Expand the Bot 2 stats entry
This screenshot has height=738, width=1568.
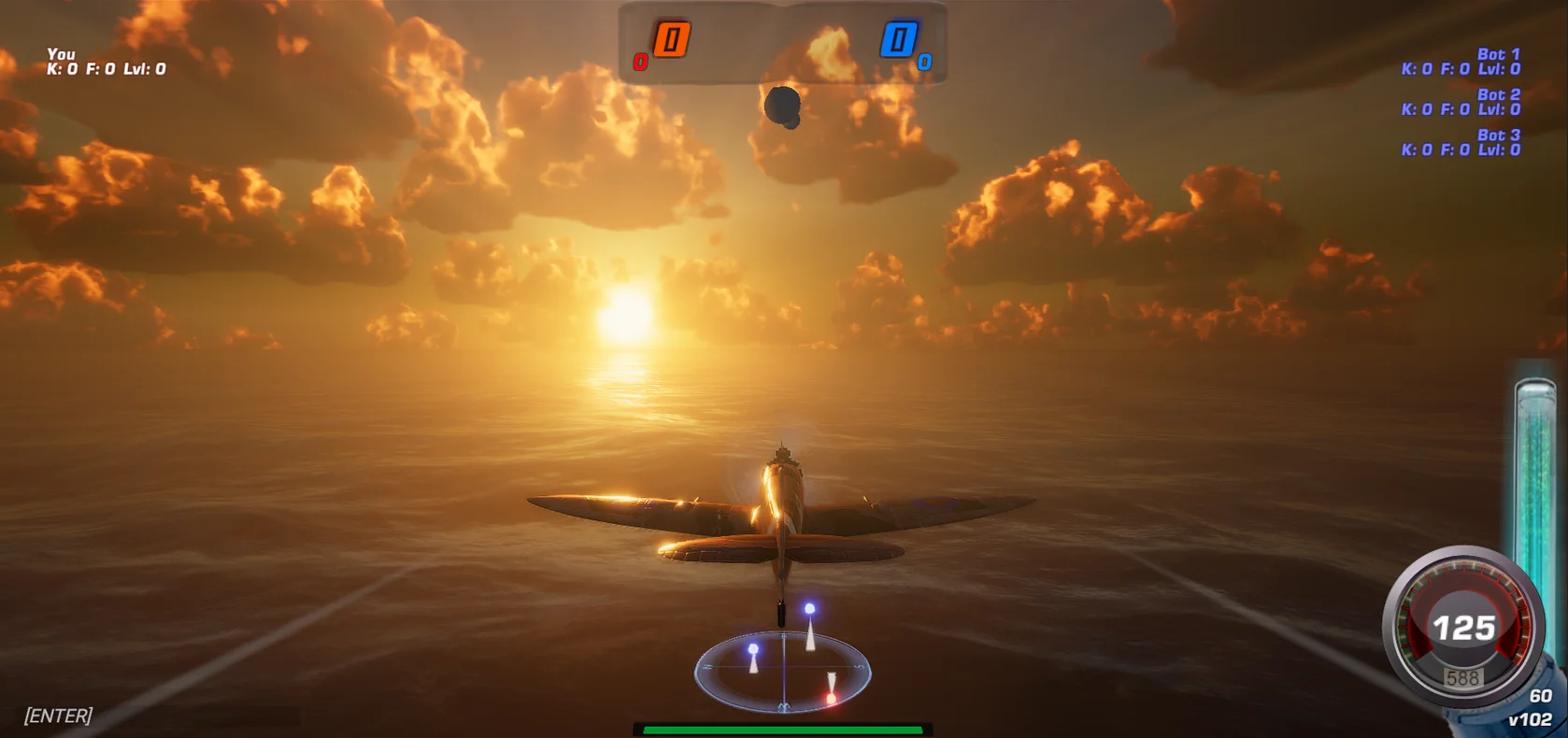coord(1458,102)
